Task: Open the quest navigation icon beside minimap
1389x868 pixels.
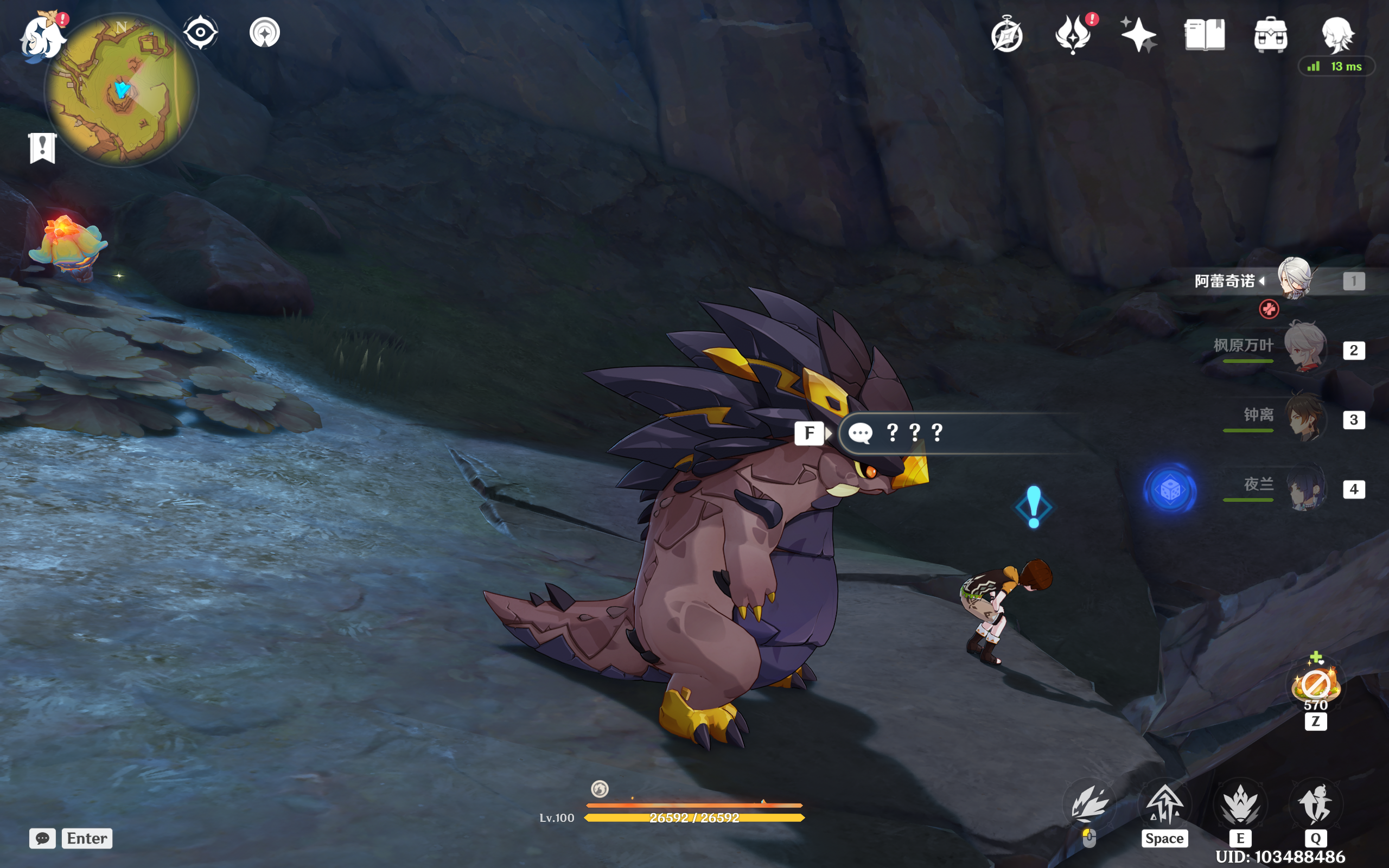Action: point(265,32)
